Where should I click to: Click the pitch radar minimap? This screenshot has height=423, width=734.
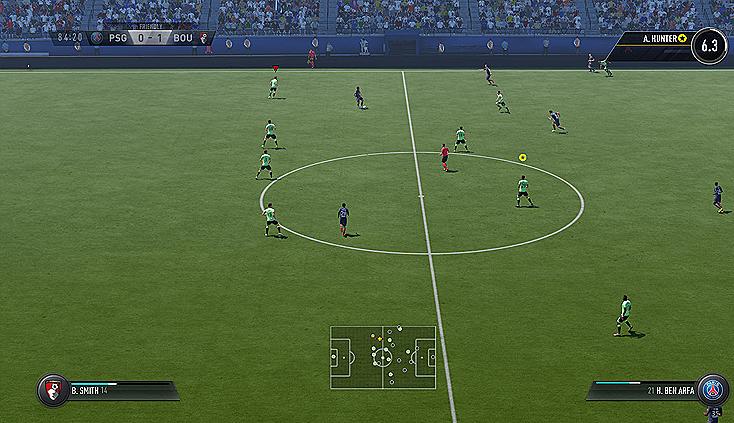(383, 357)
